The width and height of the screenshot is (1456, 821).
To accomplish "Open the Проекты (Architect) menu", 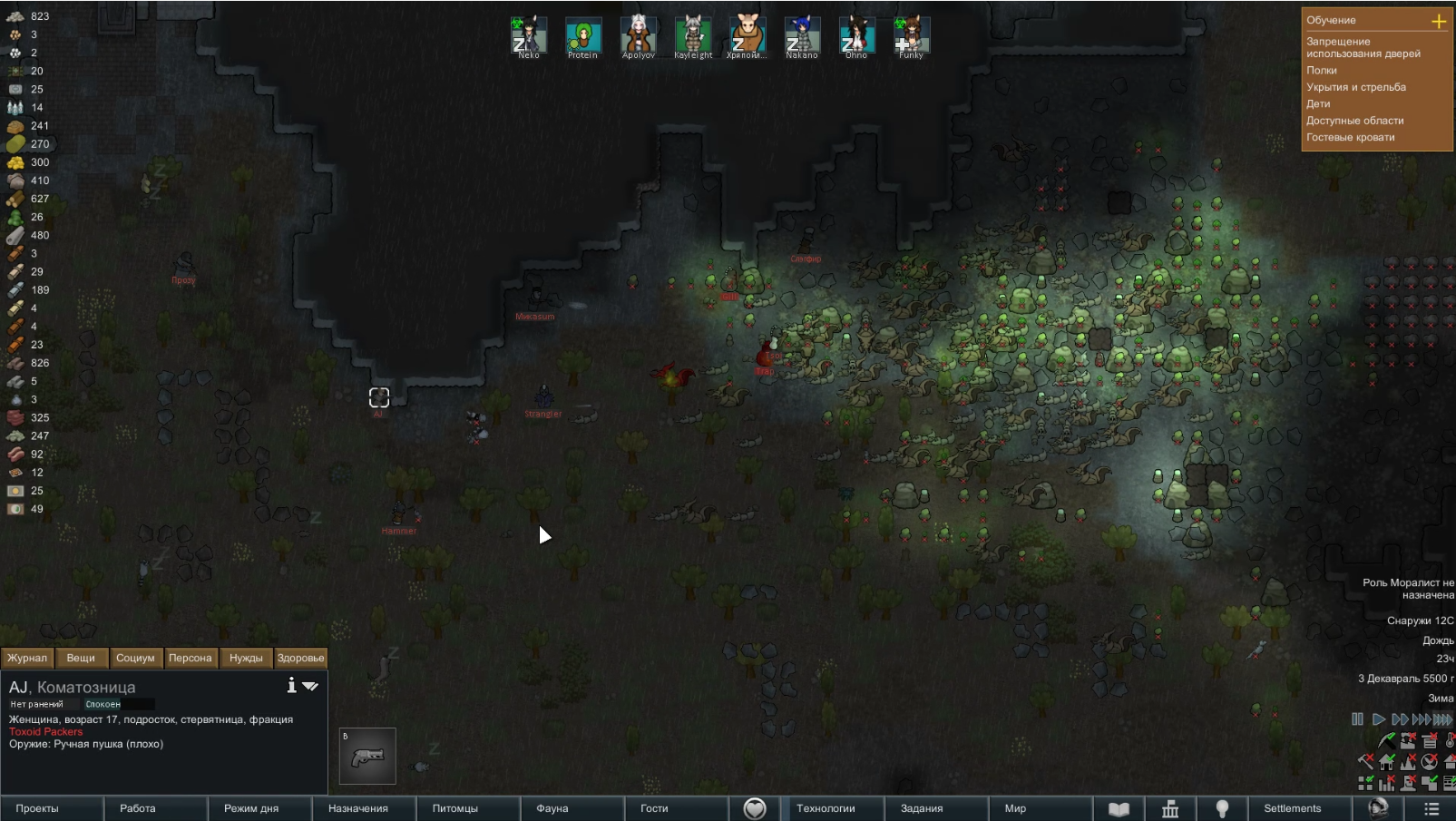I will (x=37, y=808).
